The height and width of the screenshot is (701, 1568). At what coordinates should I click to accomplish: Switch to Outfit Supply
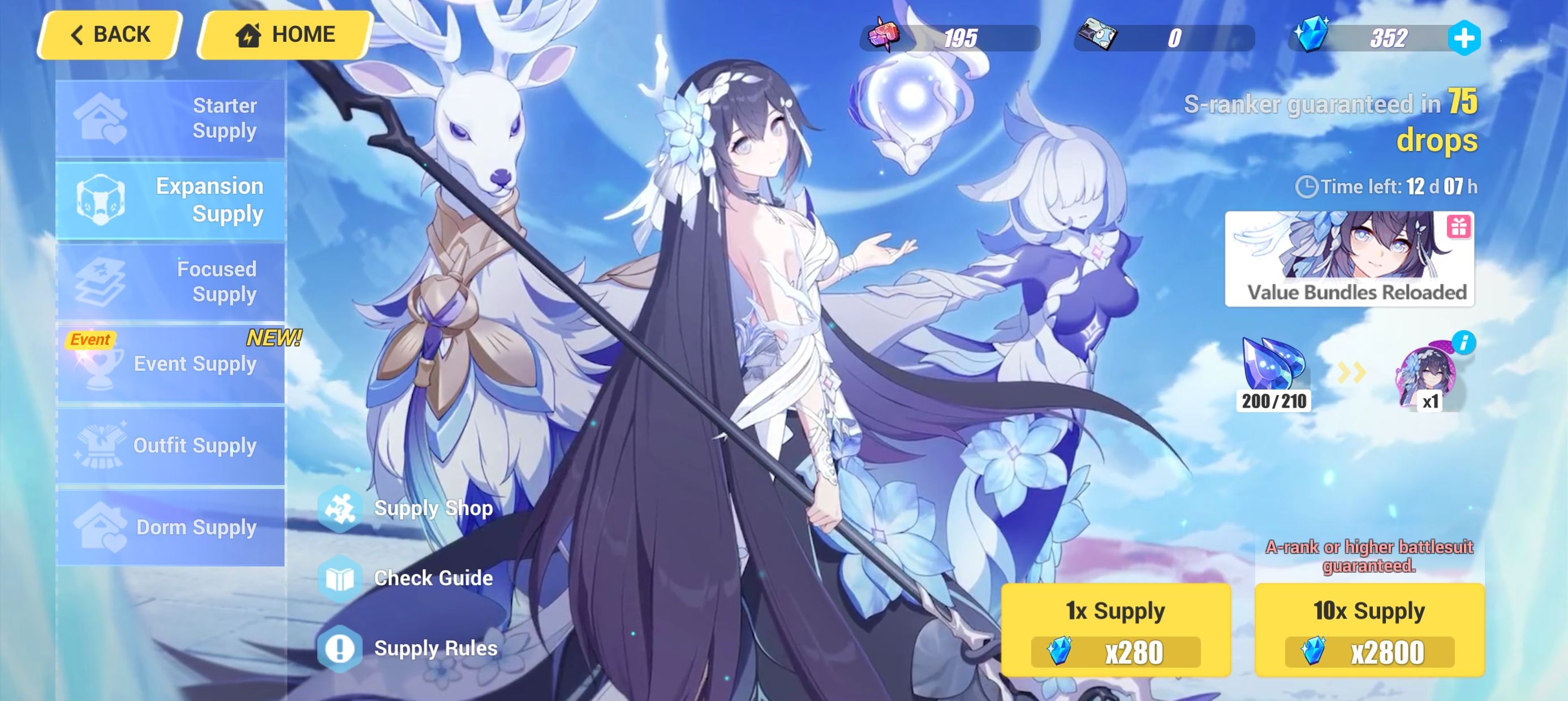tap(171, 445)
